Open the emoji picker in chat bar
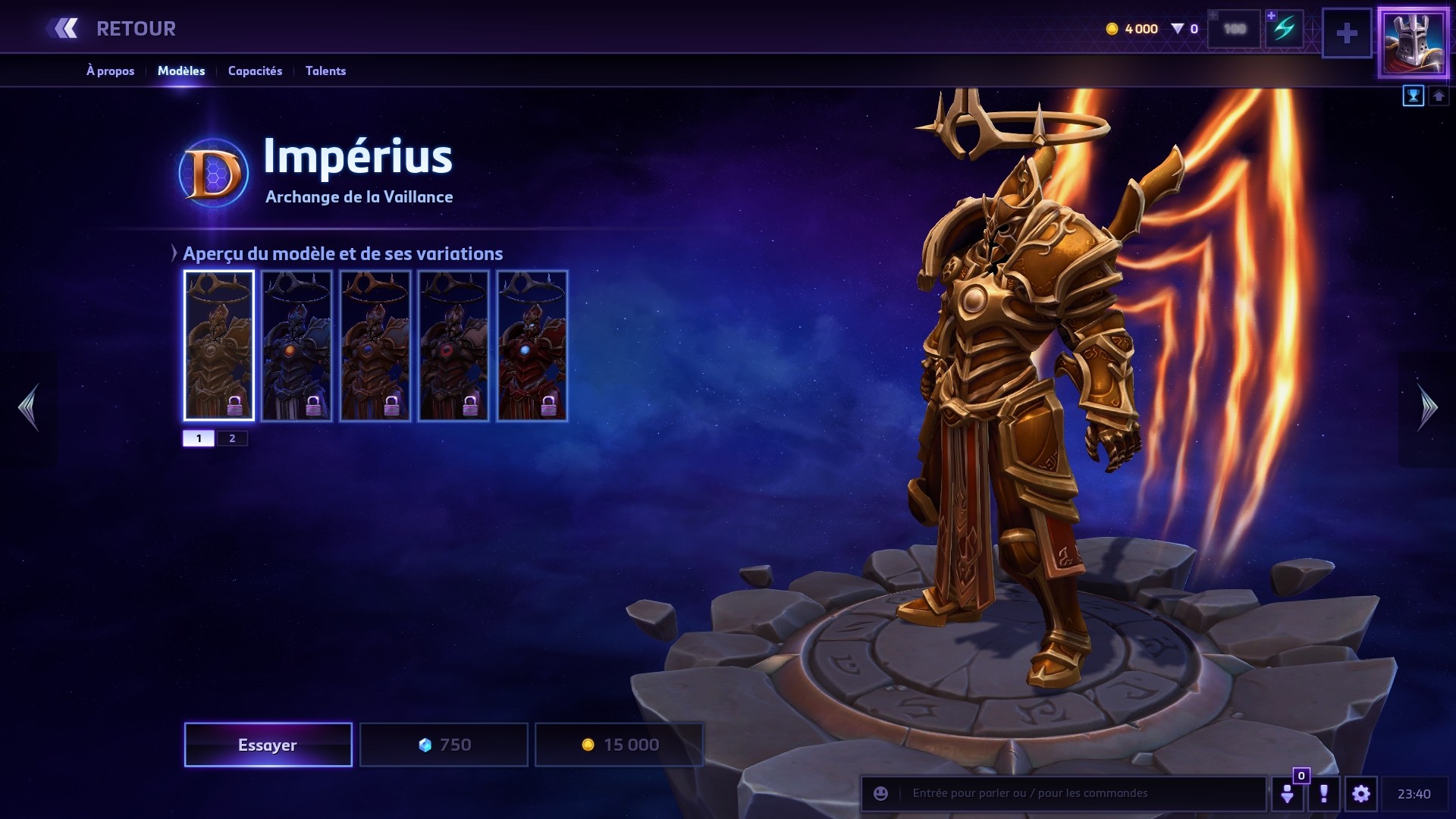Screen dimensions: 1456x819 point(880,793)
